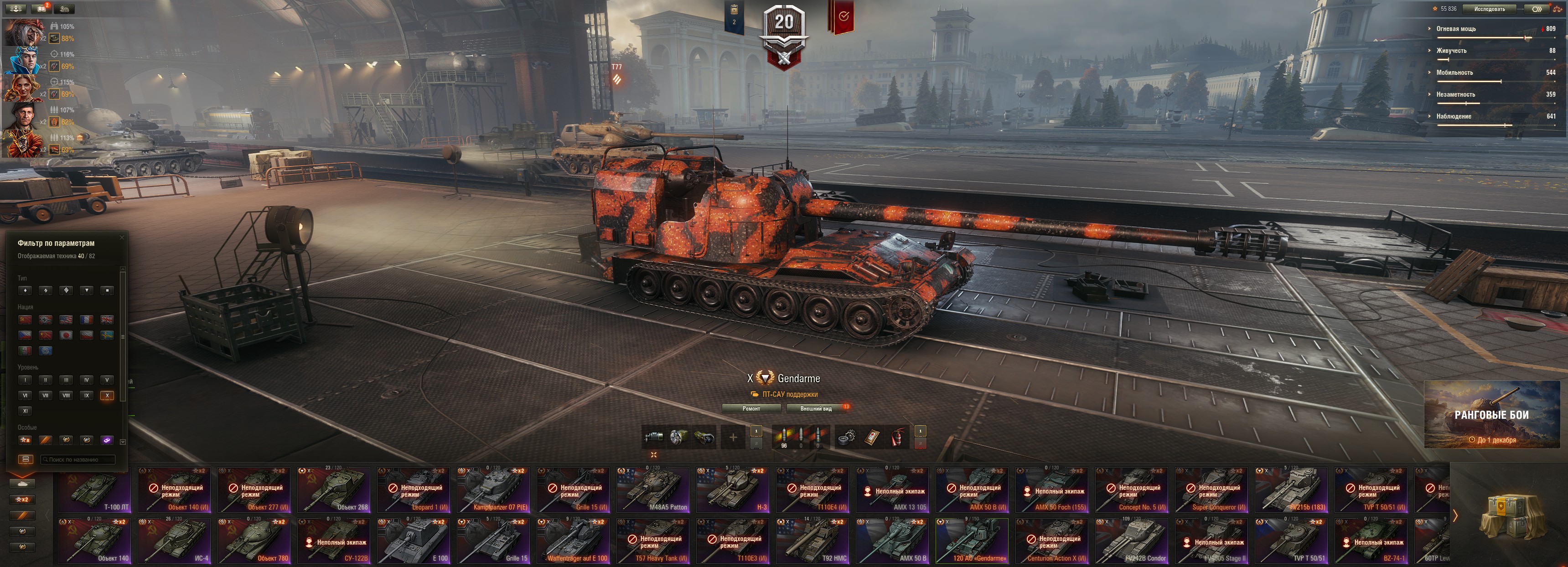The width and height of the screenshot is (1568, 567).
Task: Select the first-aid kit consumable slot
Action: 872,437
